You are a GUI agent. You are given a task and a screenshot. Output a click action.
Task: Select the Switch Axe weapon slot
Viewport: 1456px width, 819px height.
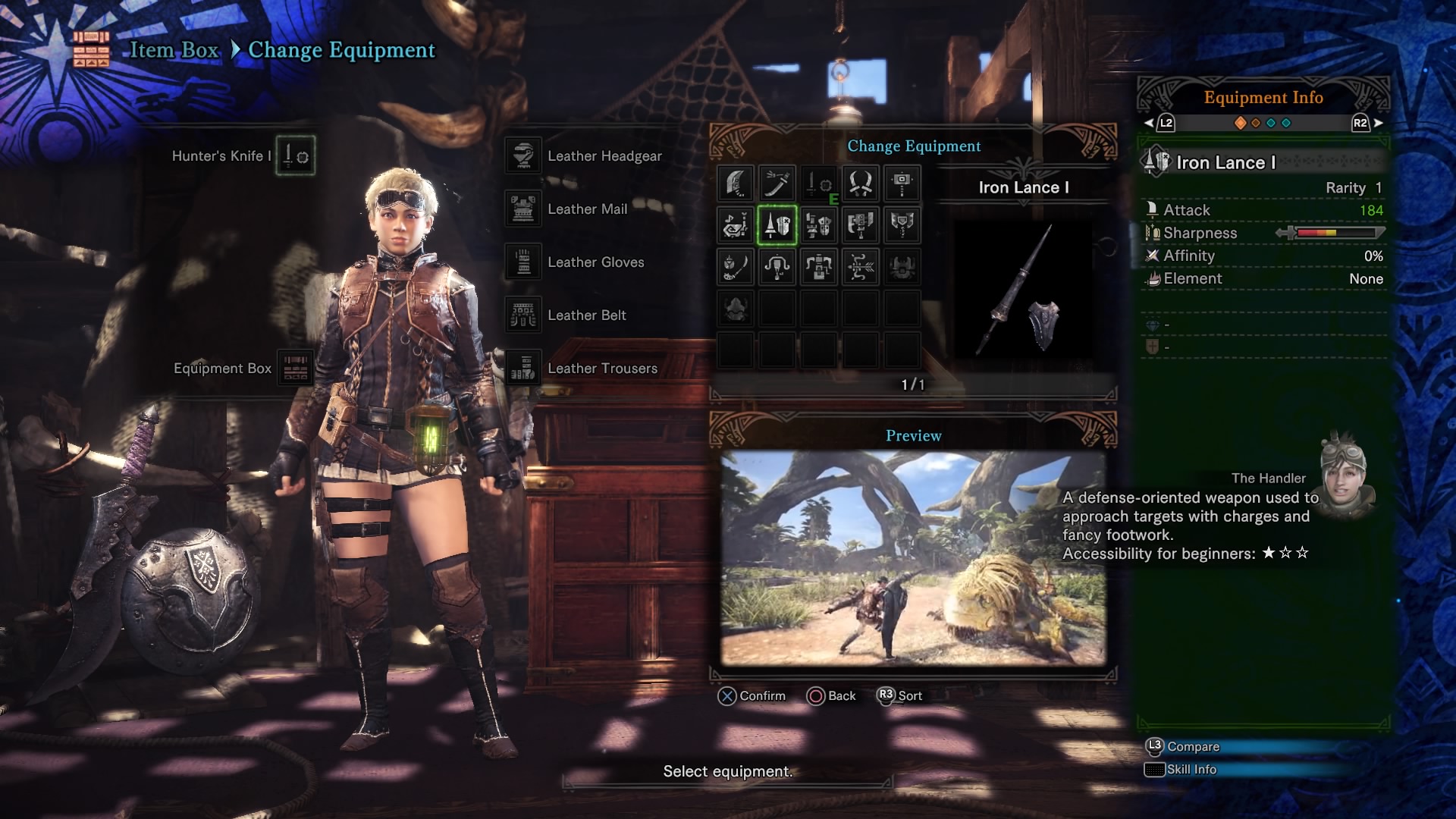pos(861,225)
